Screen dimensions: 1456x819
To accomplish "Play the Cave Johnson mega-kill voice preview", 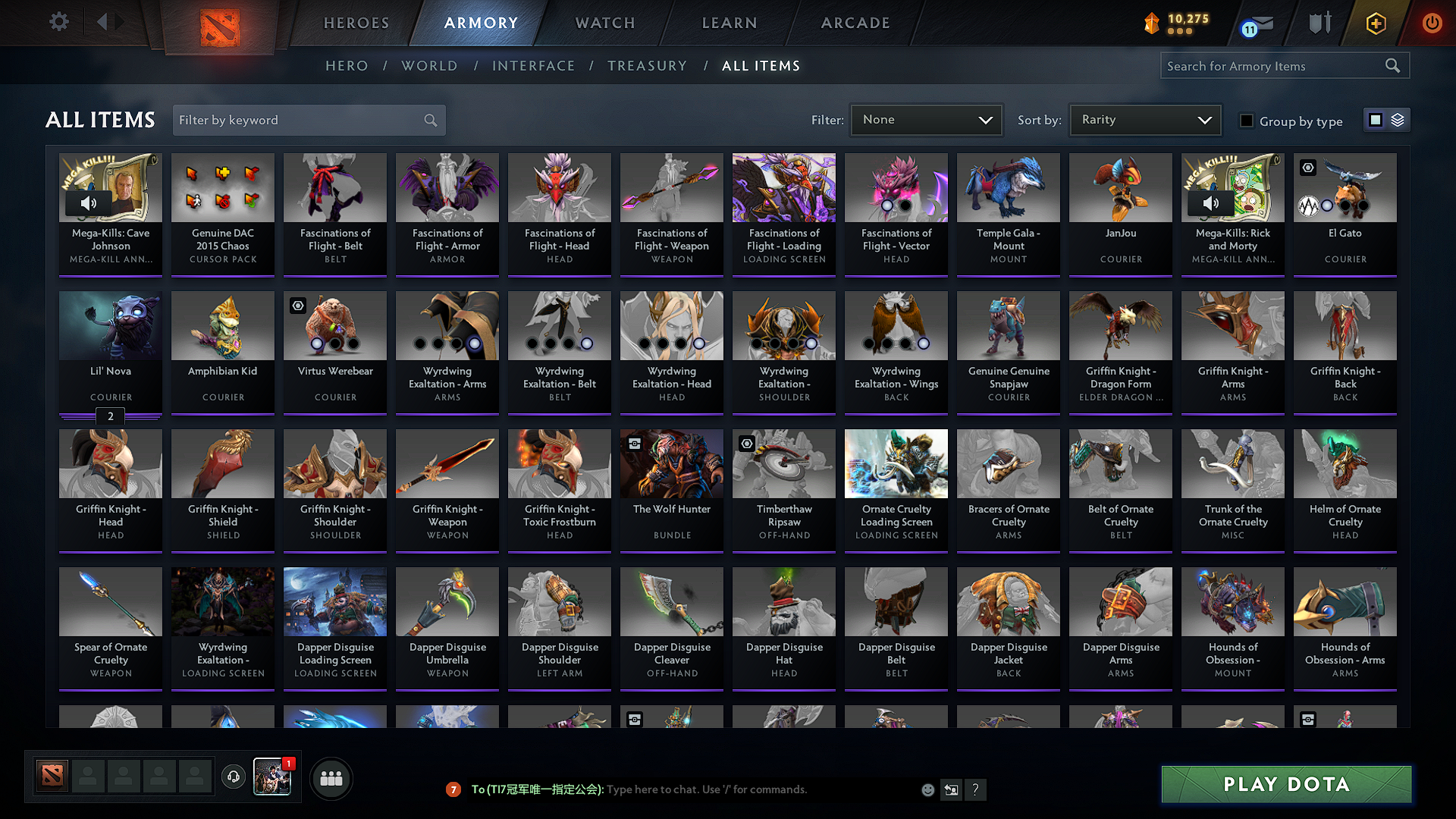I will [89, 202].
